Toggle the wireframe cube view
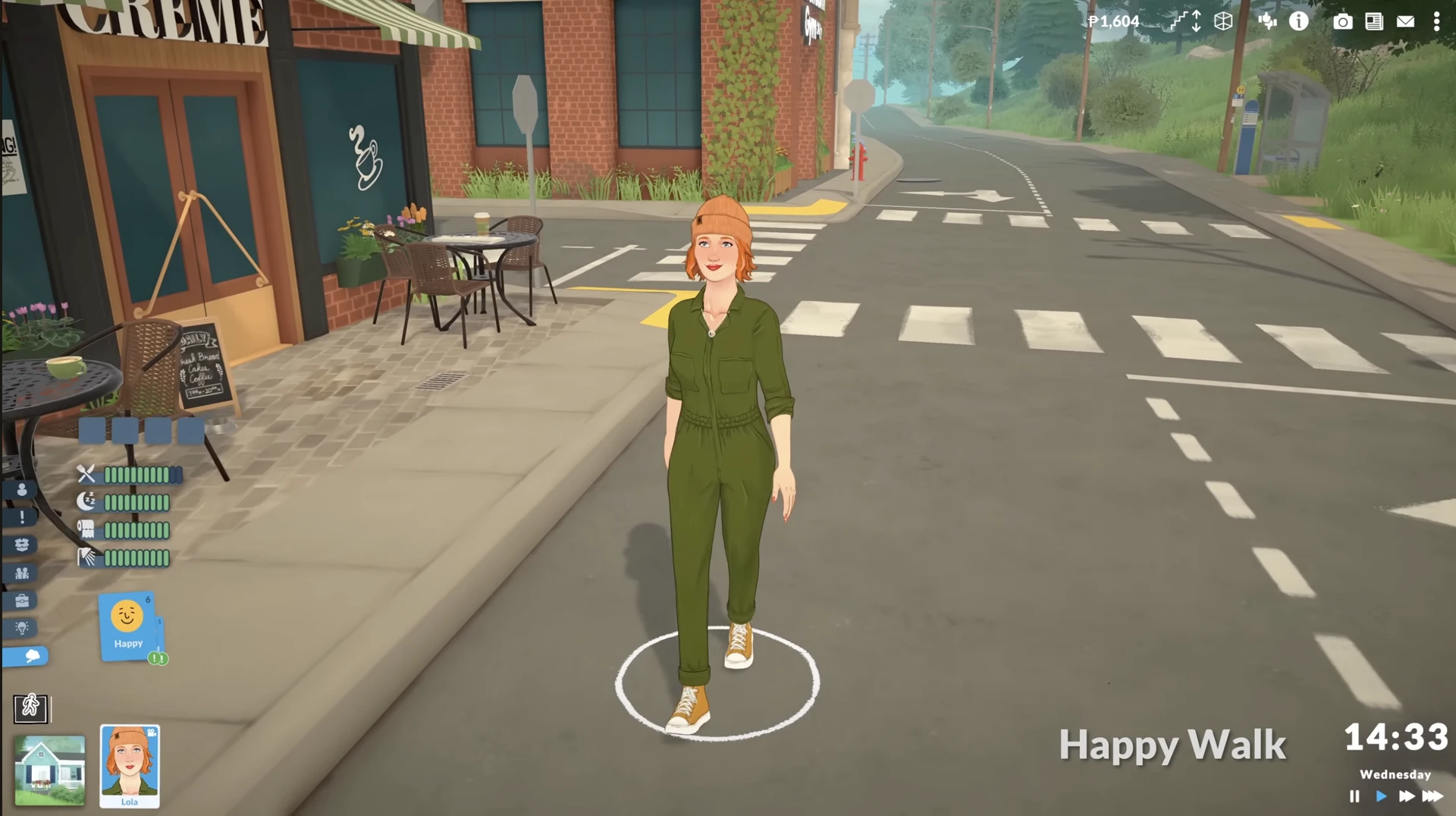 (1223, 21)
